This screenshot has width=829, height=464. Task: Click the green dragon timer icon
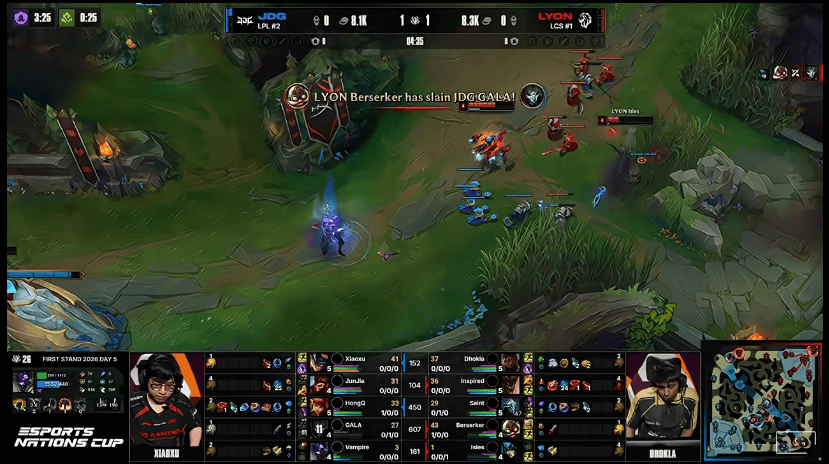pos(67,17)
